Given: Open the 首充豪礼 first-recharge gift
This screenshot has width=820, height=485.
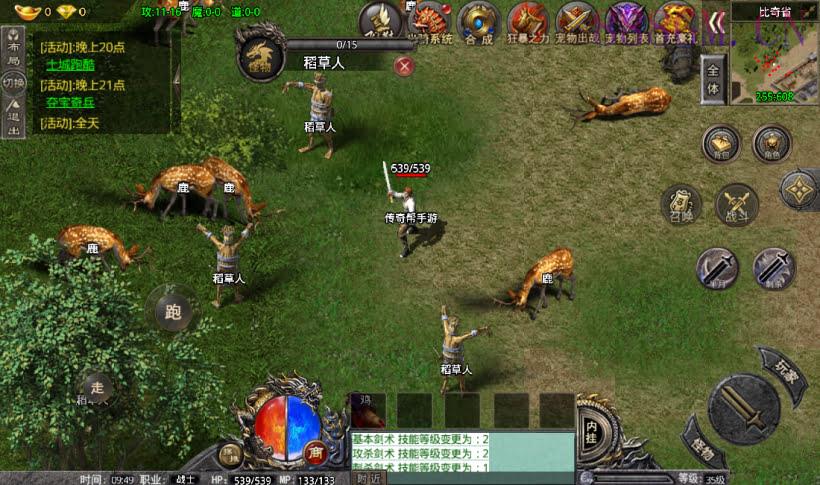Looking at the screenshot, I should tap(675, 22).
